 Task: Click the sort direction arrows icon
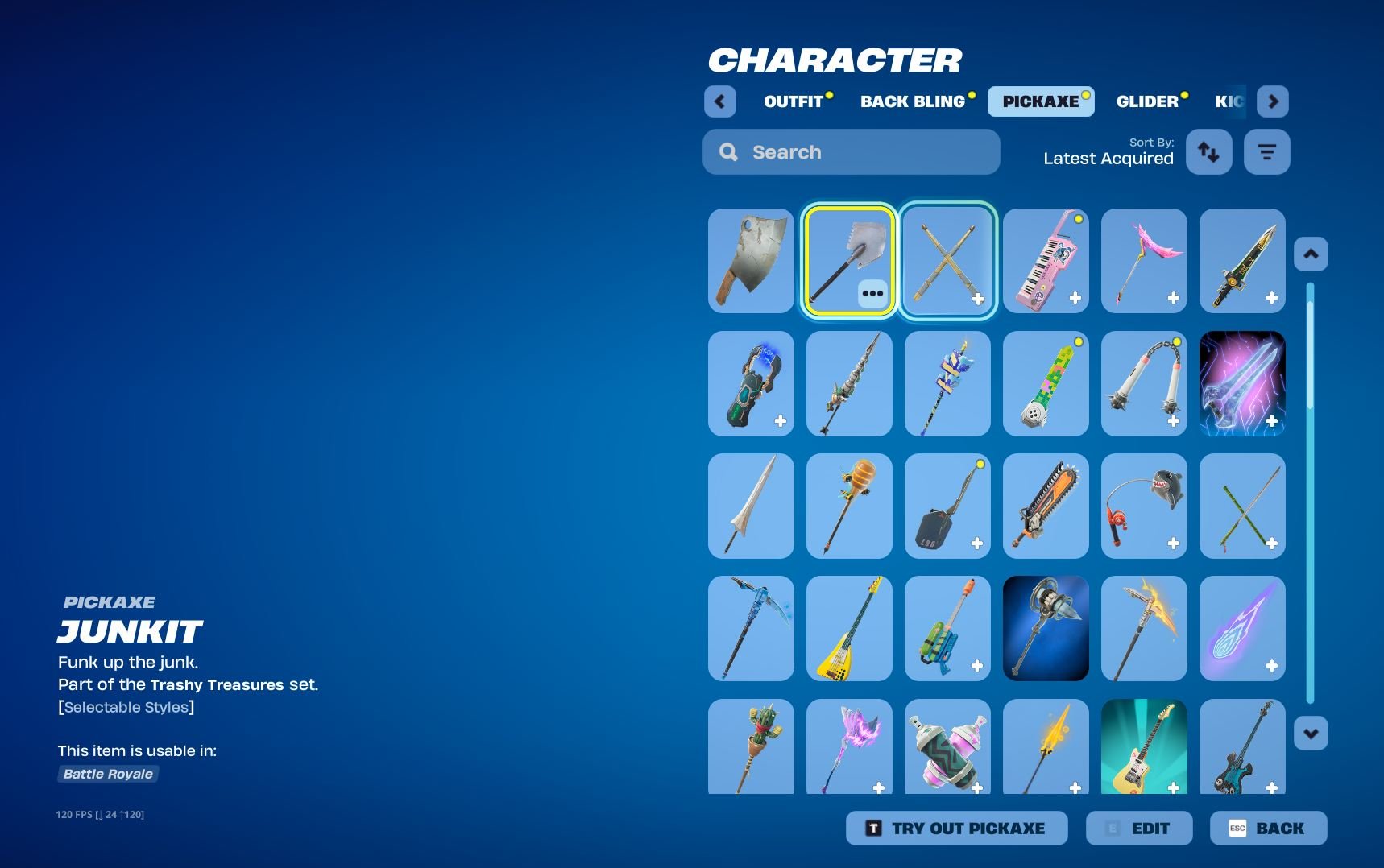pos(1208,151)
